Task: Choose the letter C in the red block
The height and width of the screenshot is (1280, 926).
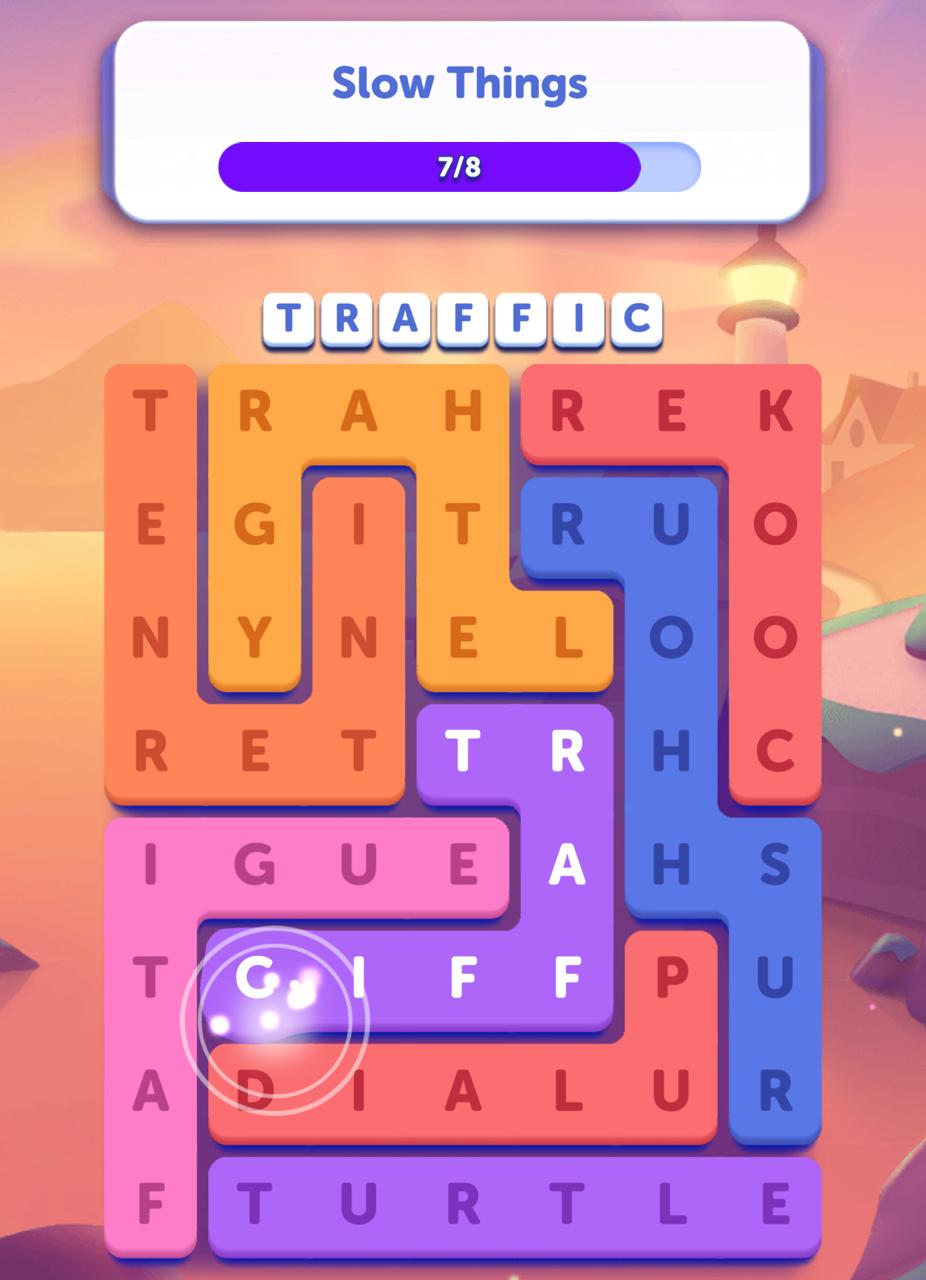Action: pos(775,752)
